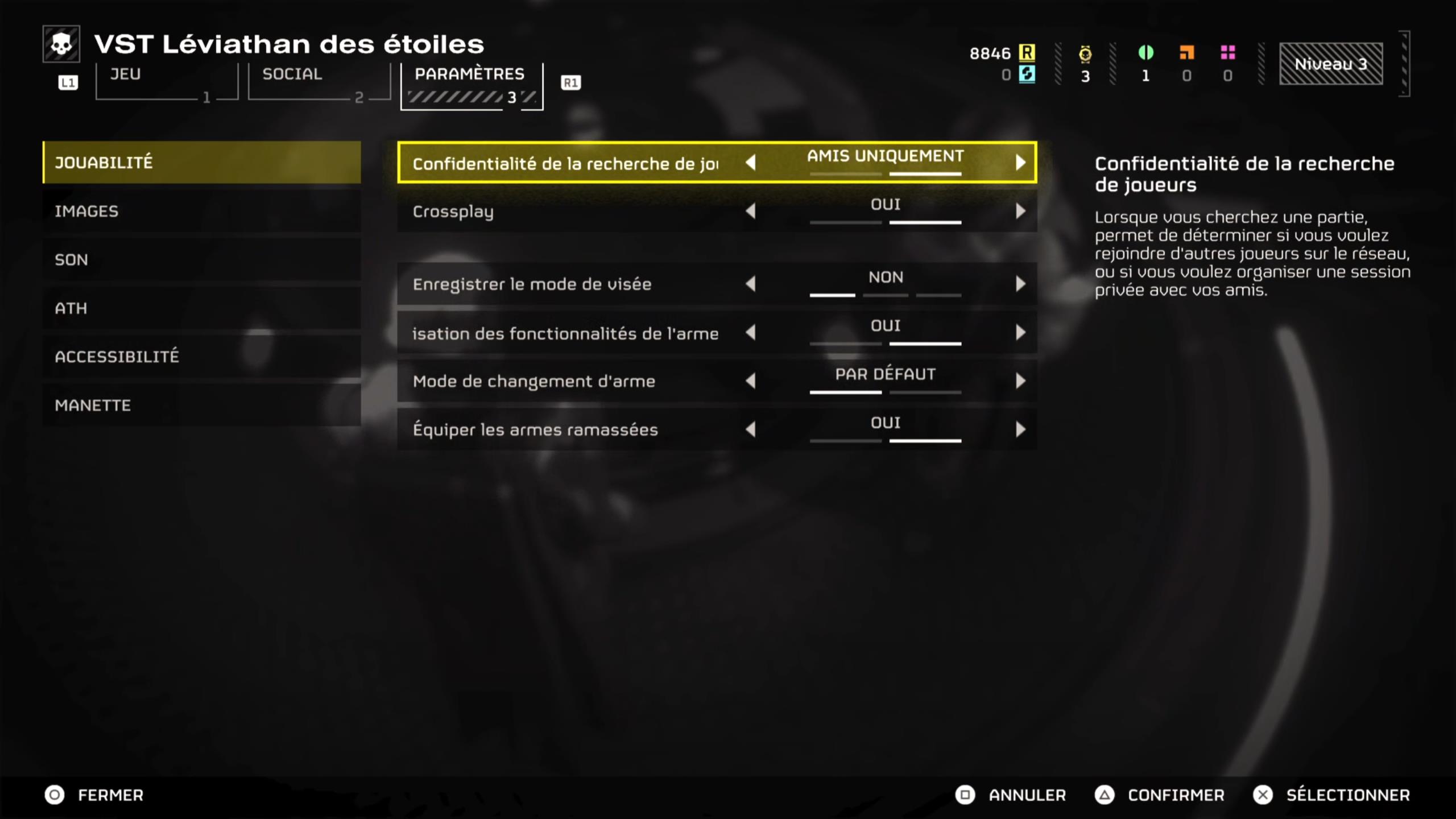Click the gold Medals icon showing 3
Image resolution: width=1456 pixels, height=819 pixels.
point(1085,53)
